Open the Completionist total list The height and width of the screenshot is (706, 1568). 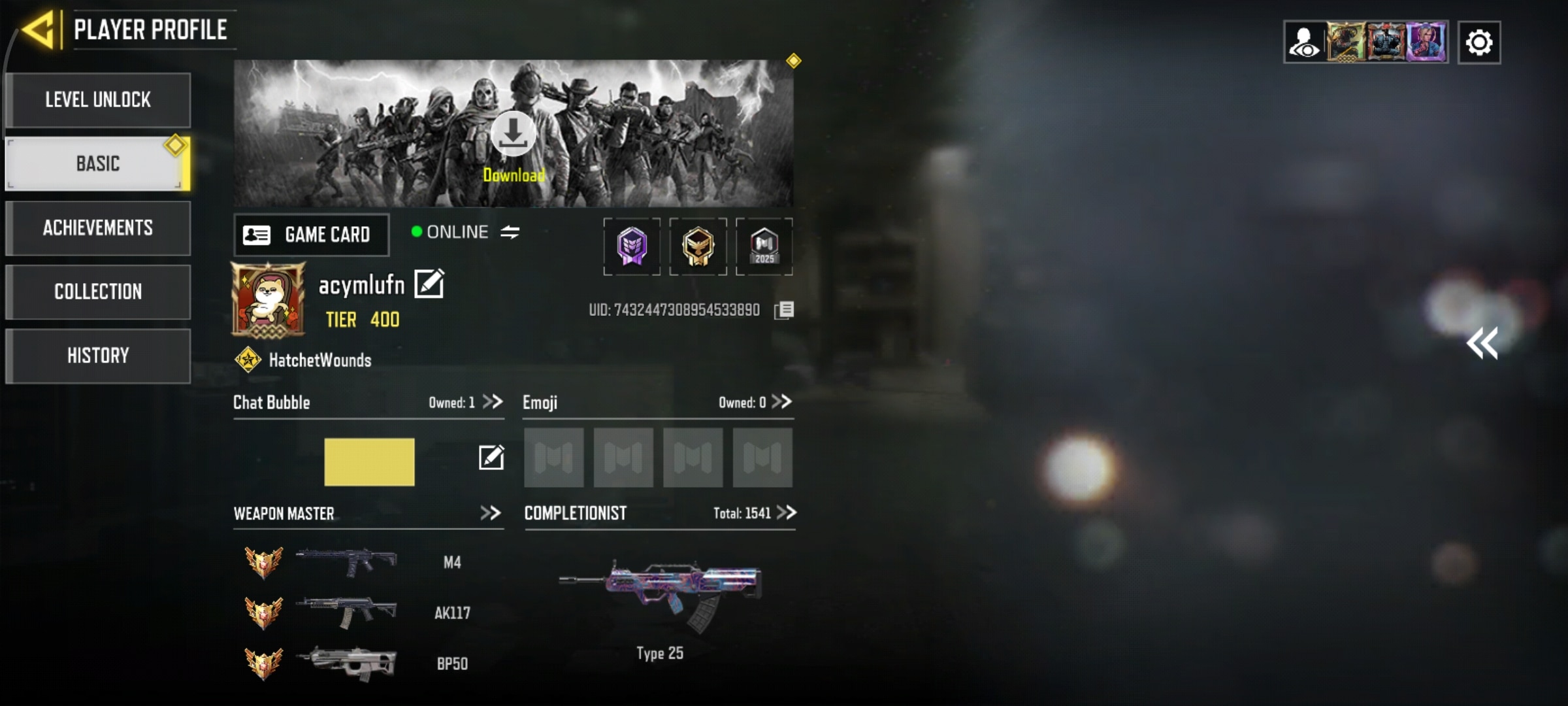tap(787, 513)
